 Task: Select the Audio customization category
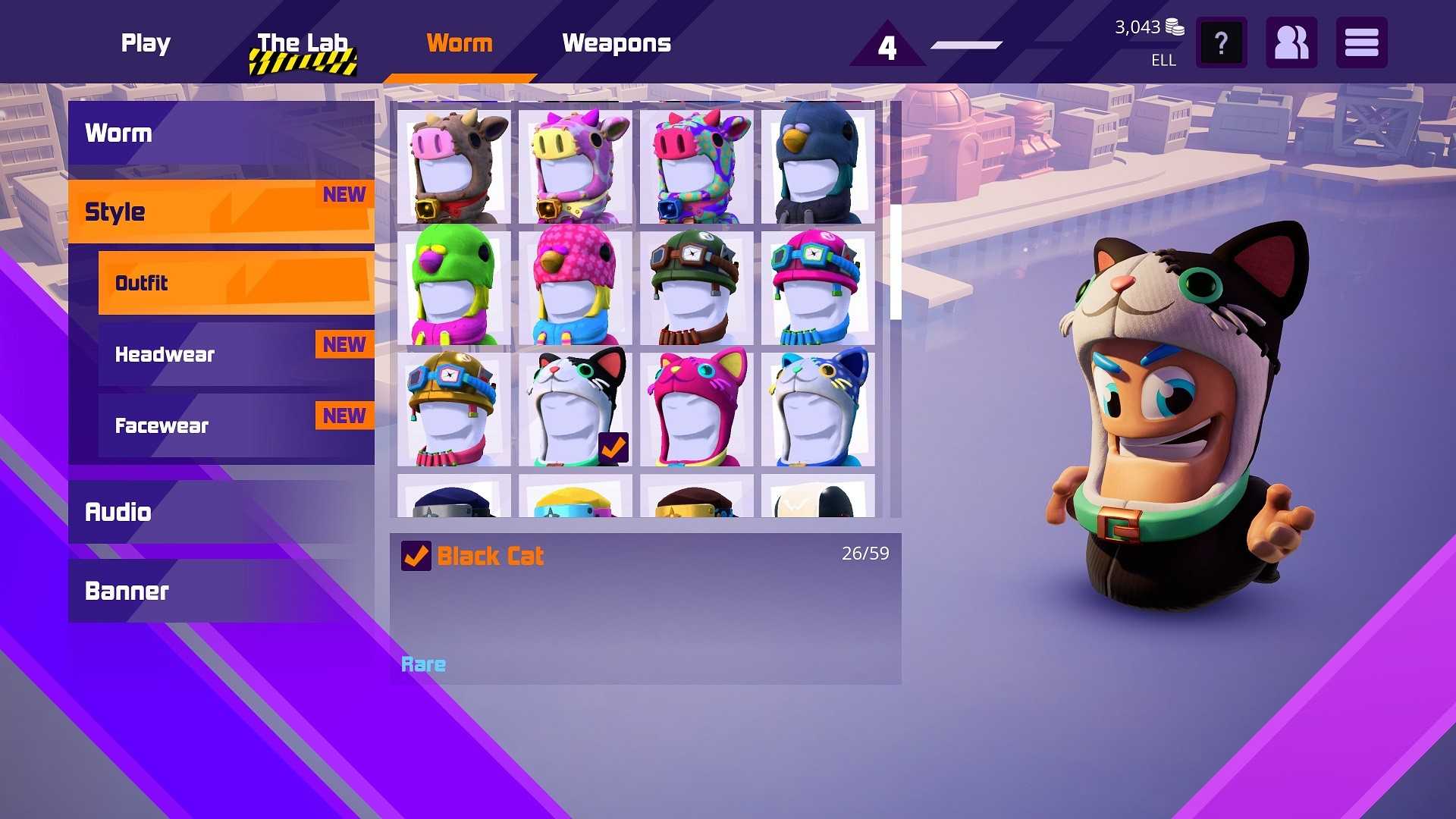point(118,512)
